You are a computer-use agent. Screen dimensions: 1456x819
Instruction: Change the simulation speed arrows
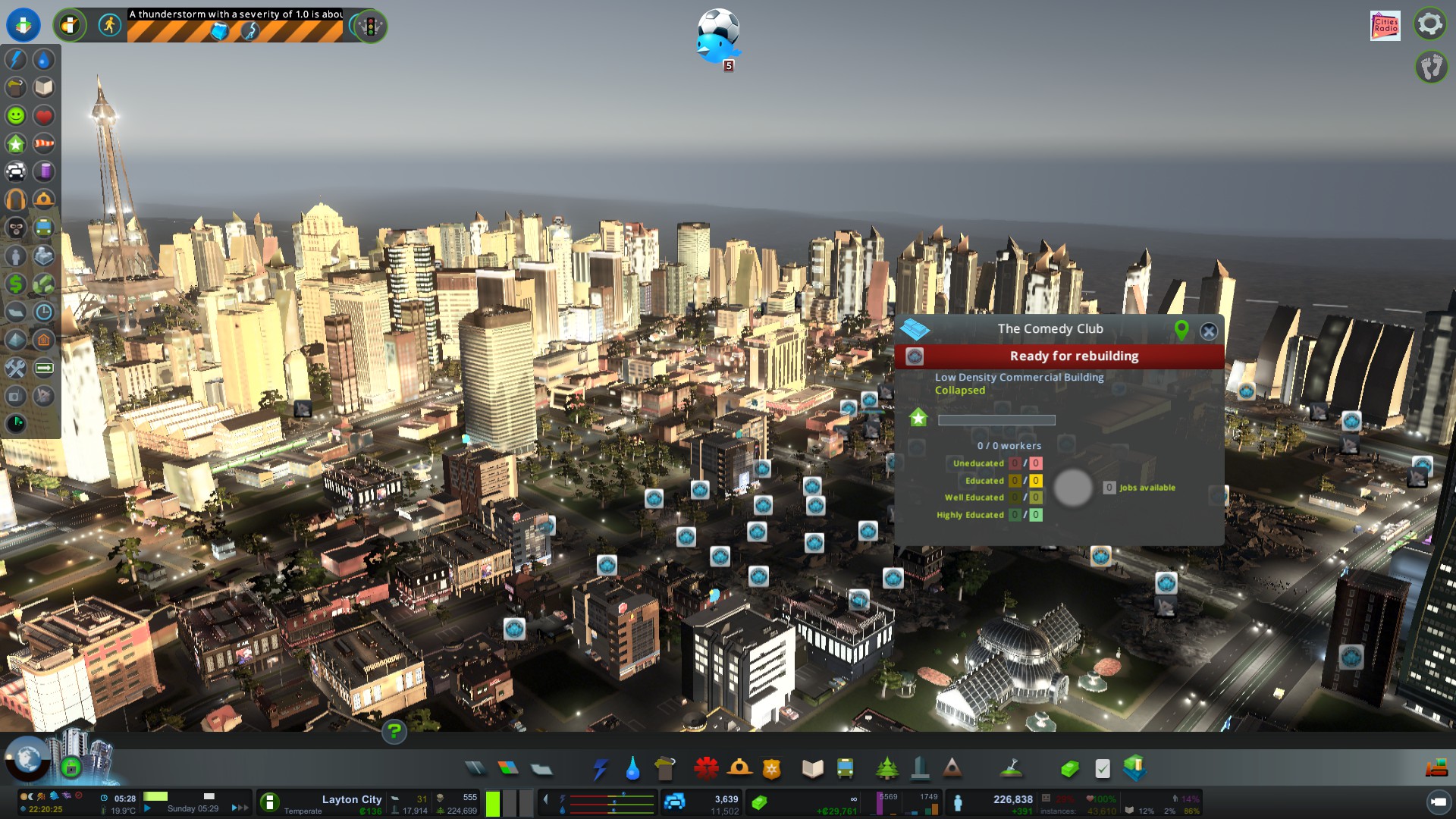(x=240, y=808)
